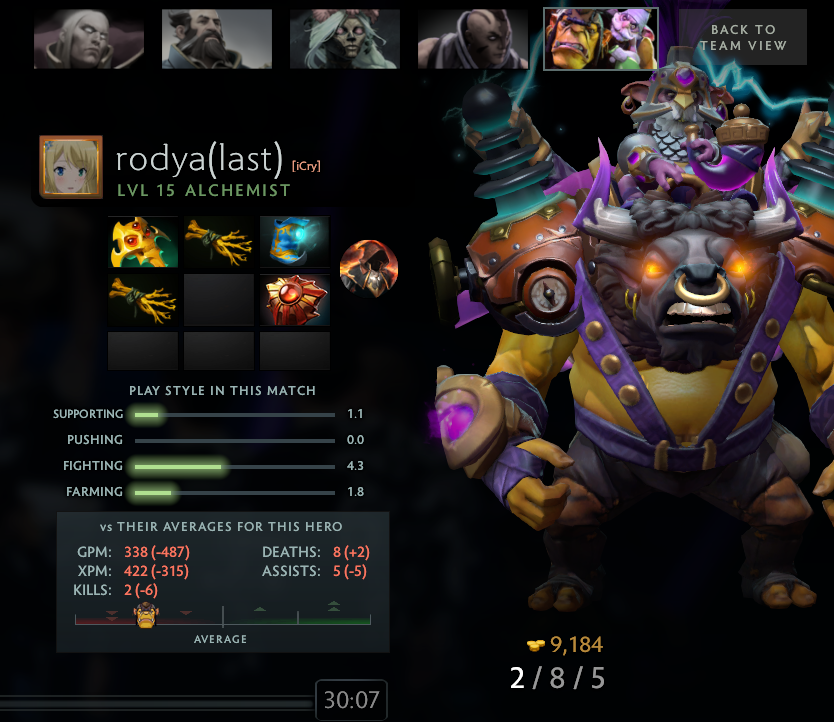Inspect the golden red-gemmed item slot

[x=143, y=242]
